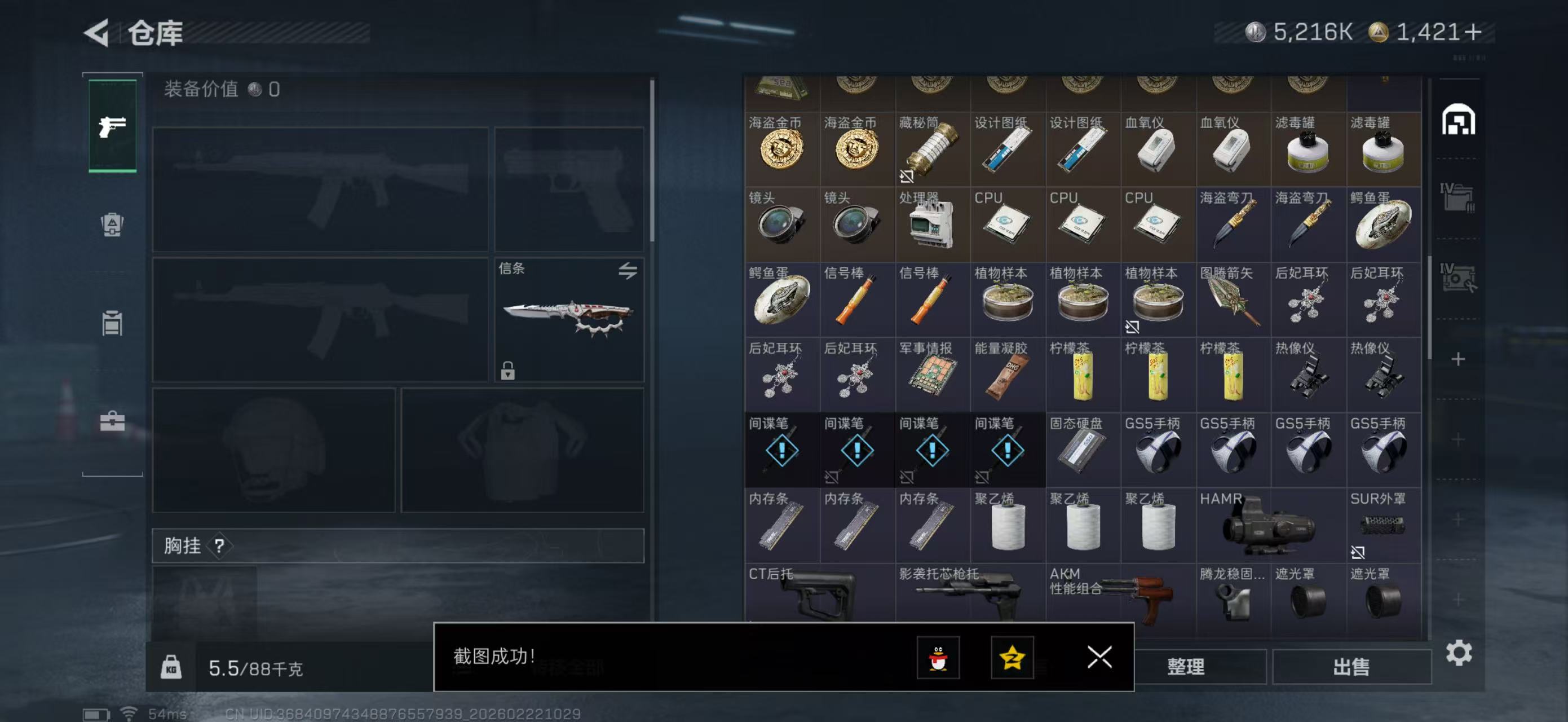
Task: Select the HAMR scope item
Action: click(x=1270, y=525)
